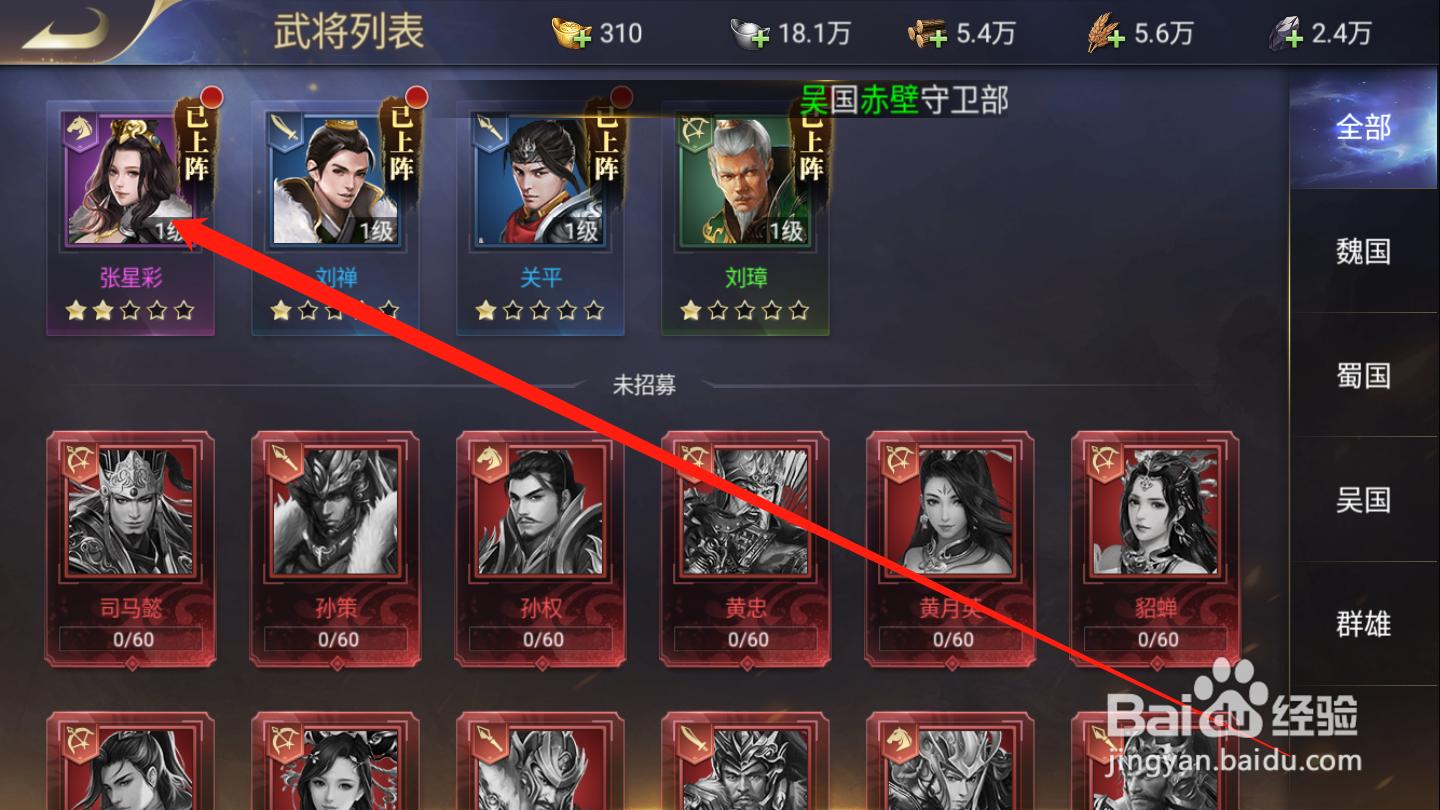Click the gold ingot currency icon

568,33
